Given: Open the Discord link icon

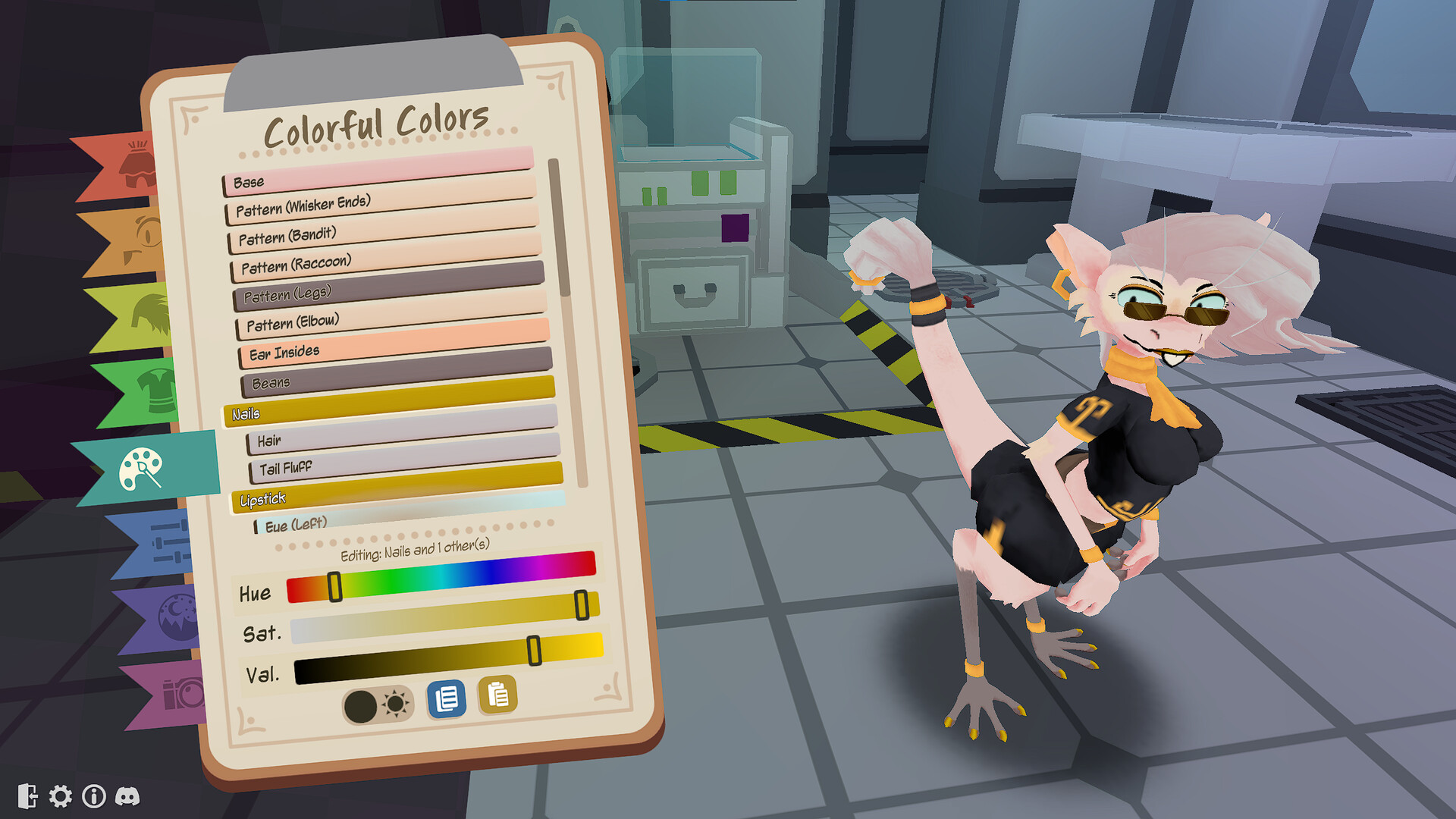Looking at the screenshot, I should click(x=127, y=797).
